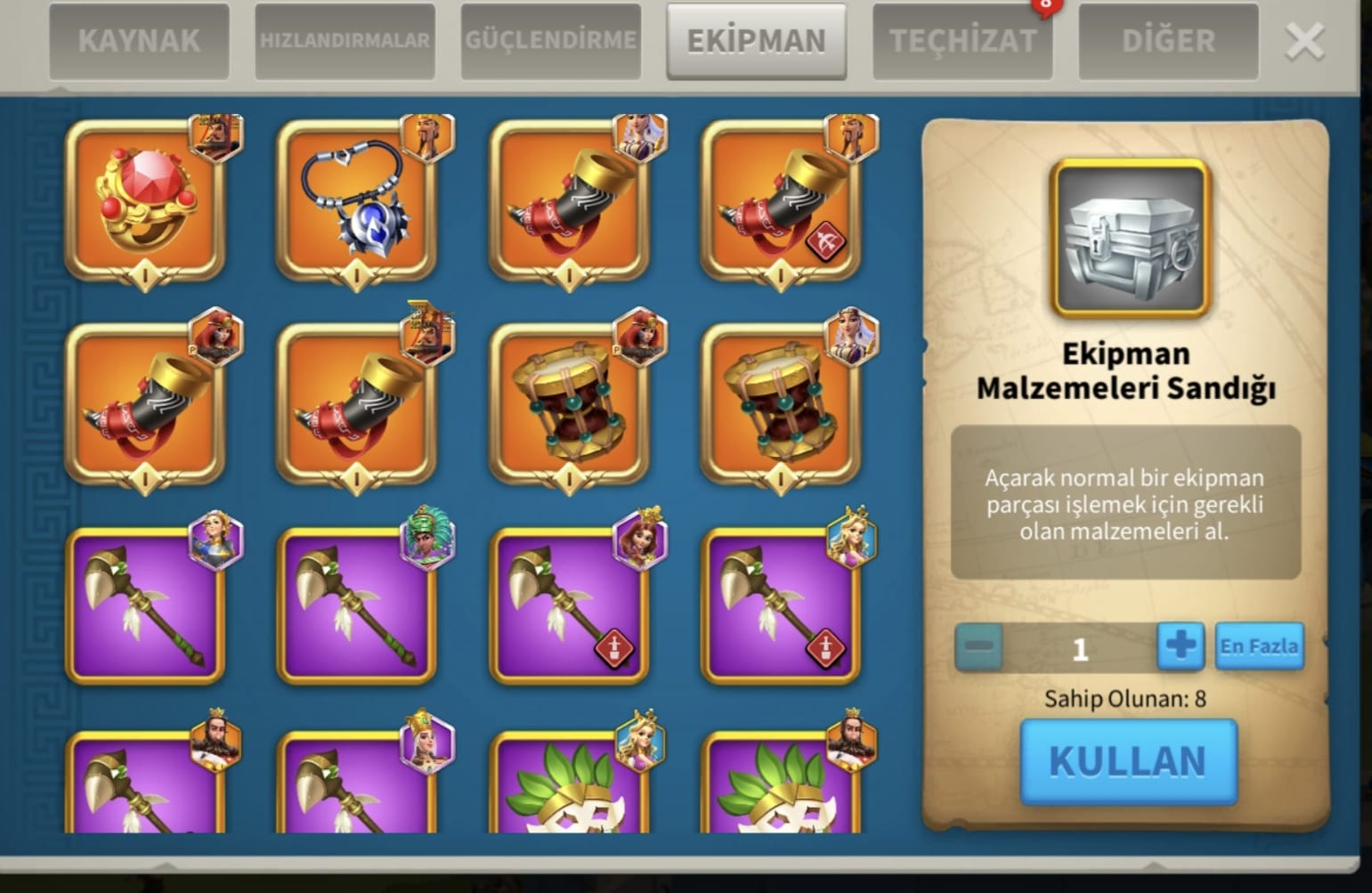Screen dimensions: 1372x893
Task: Increase the quantity with the plus button
Action: (x=1181, y=646)
